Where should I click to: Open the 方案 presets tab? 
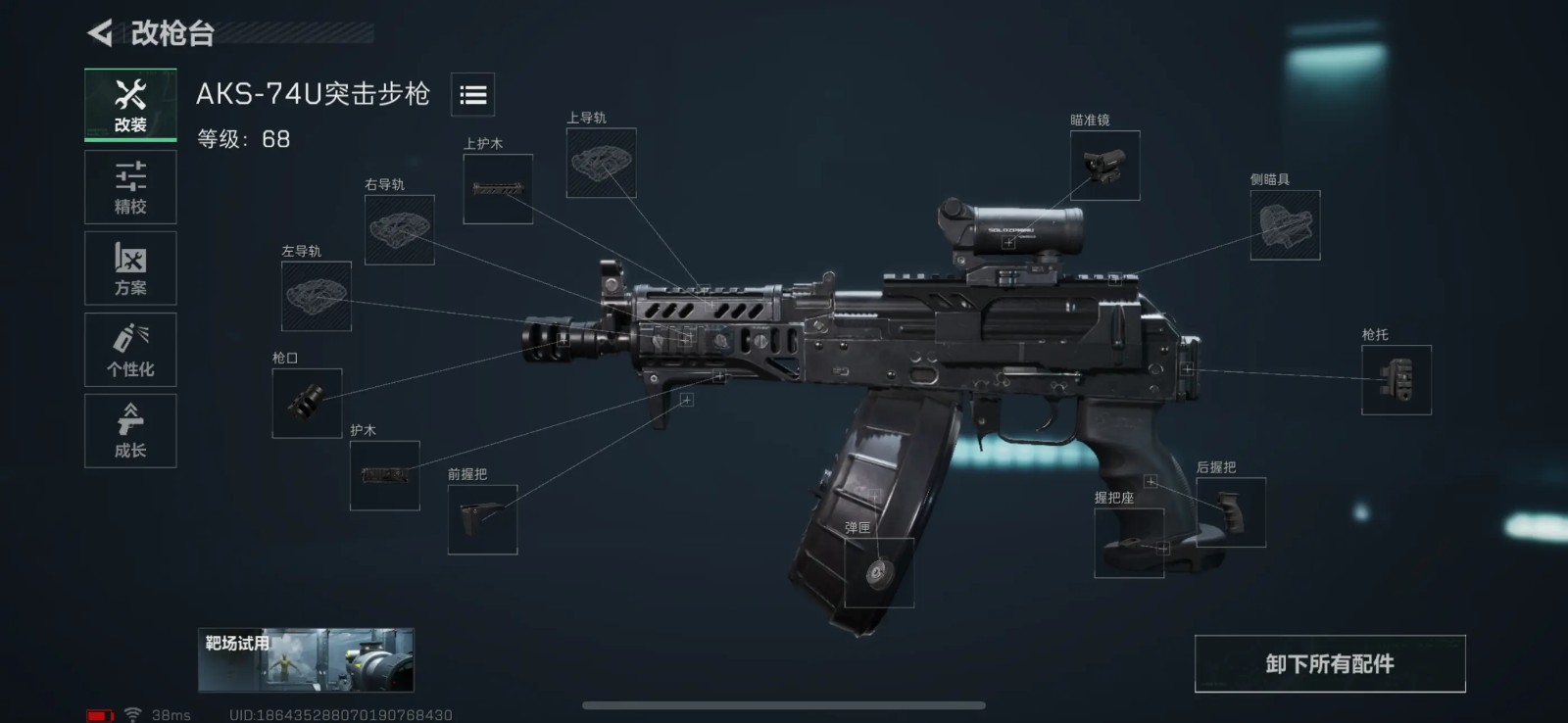(x=130, y=268)
